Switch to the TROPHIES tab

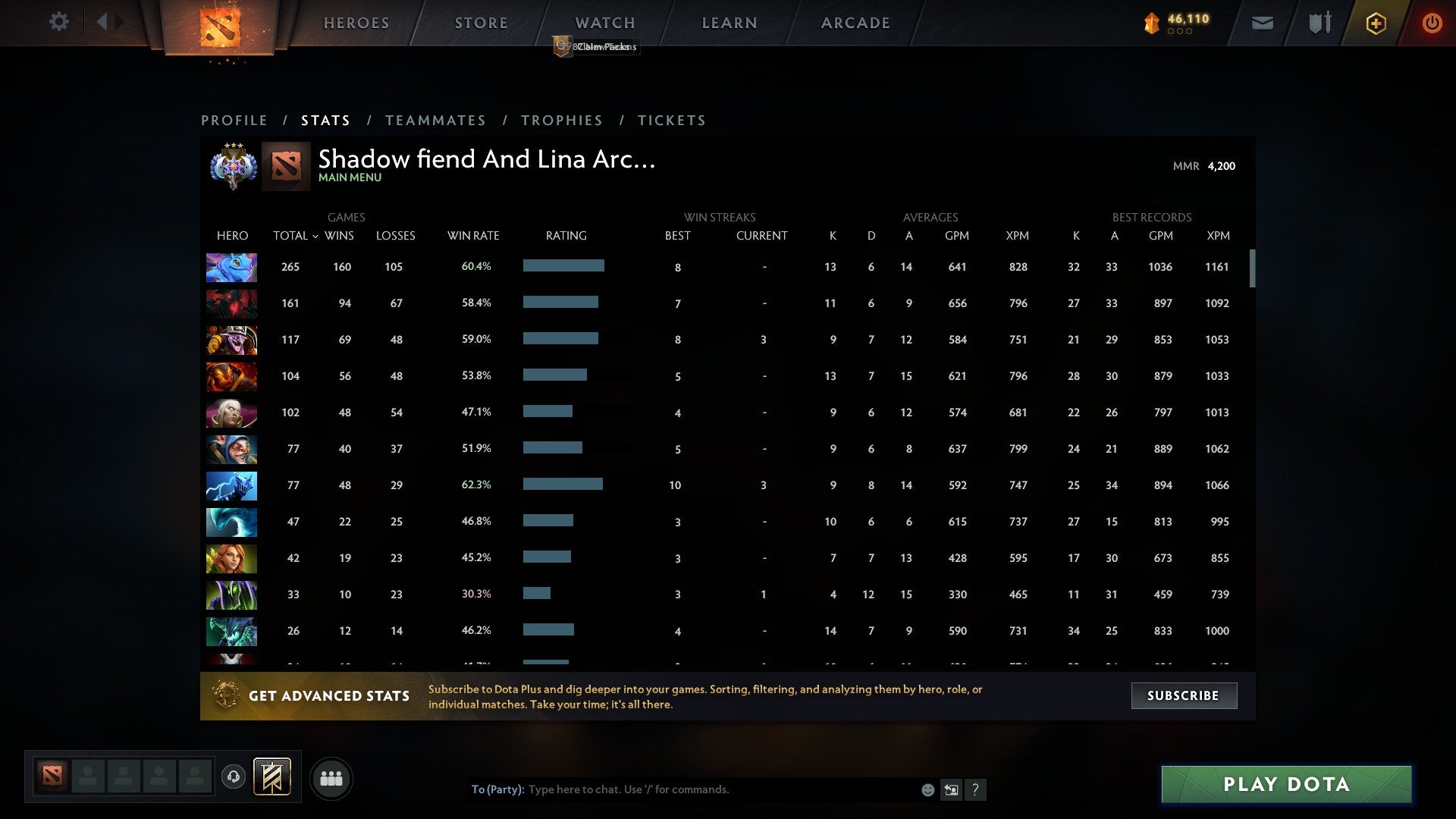click(x=561, y=120)
